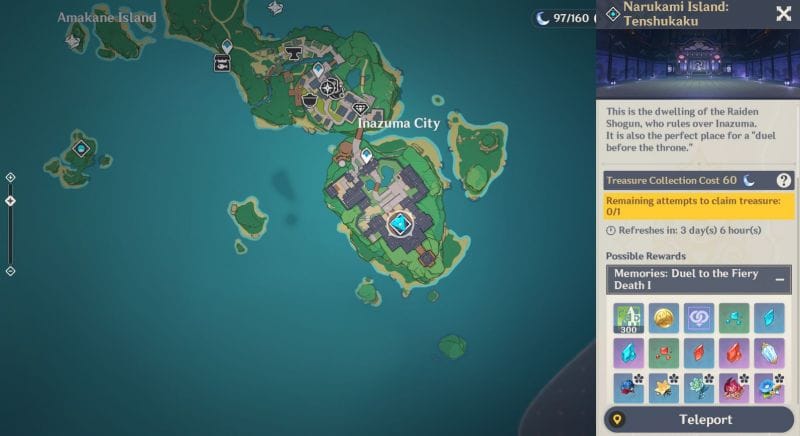Screen dimensions: 800x436
Task: Select the Tenshukaku domain marker on the map
Action: coord(401,223)
